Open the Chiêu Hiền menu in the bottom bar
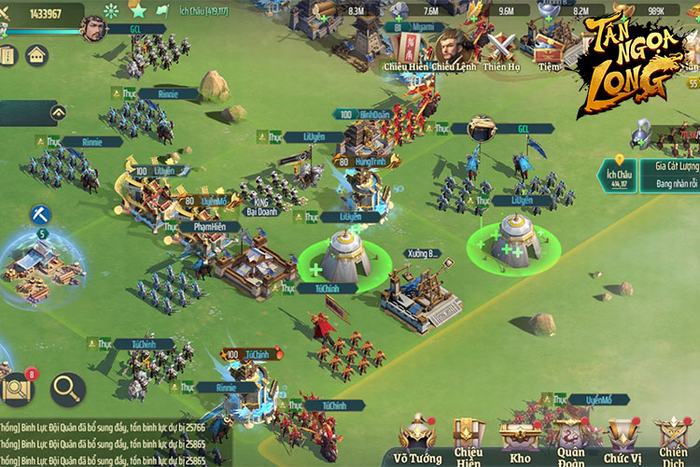700x467 pixels. pyautogui.click(x=469, y=436)
